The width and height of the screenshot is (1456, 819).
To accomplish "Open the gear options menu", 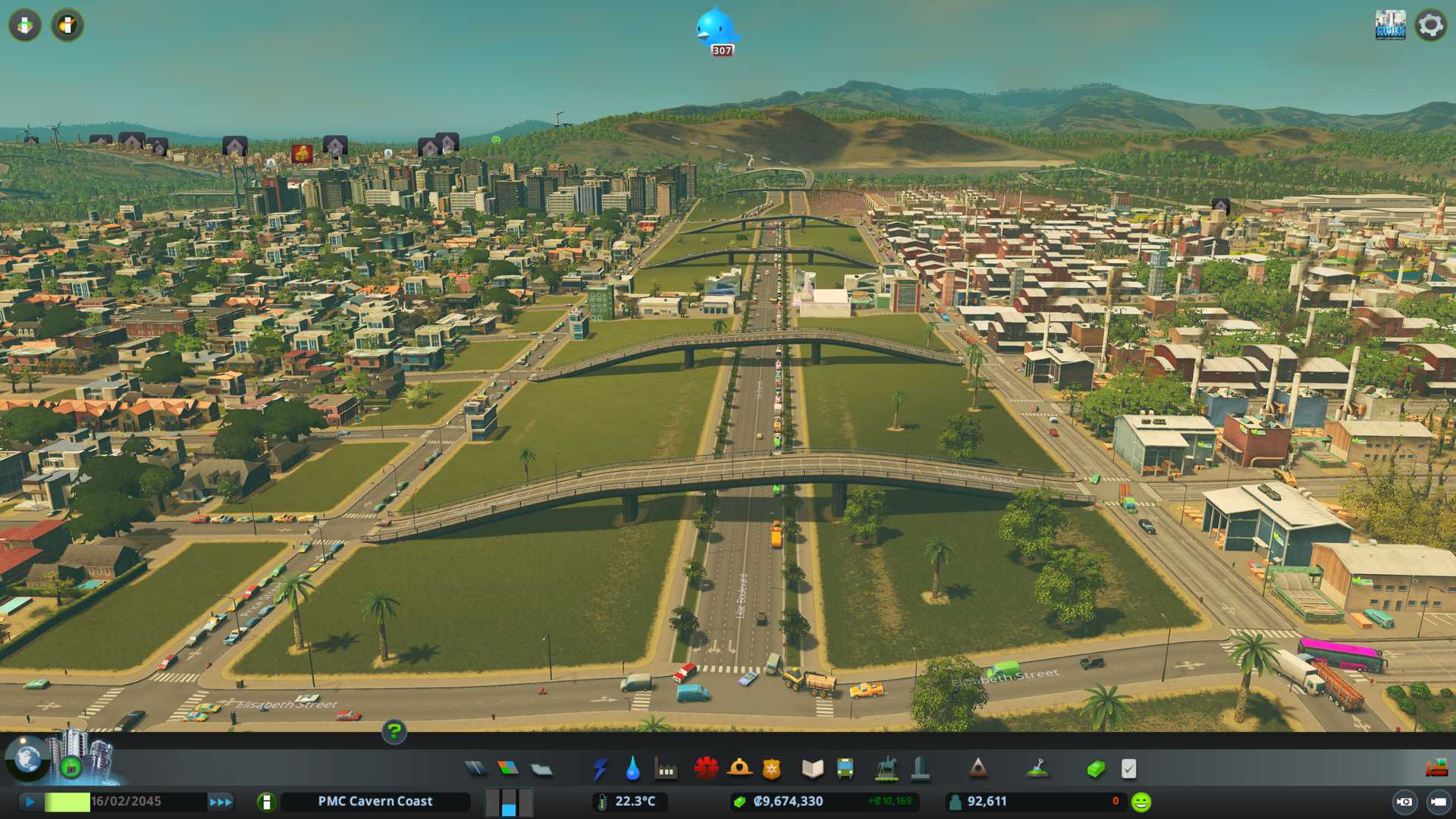I will tap(1430, 25).
